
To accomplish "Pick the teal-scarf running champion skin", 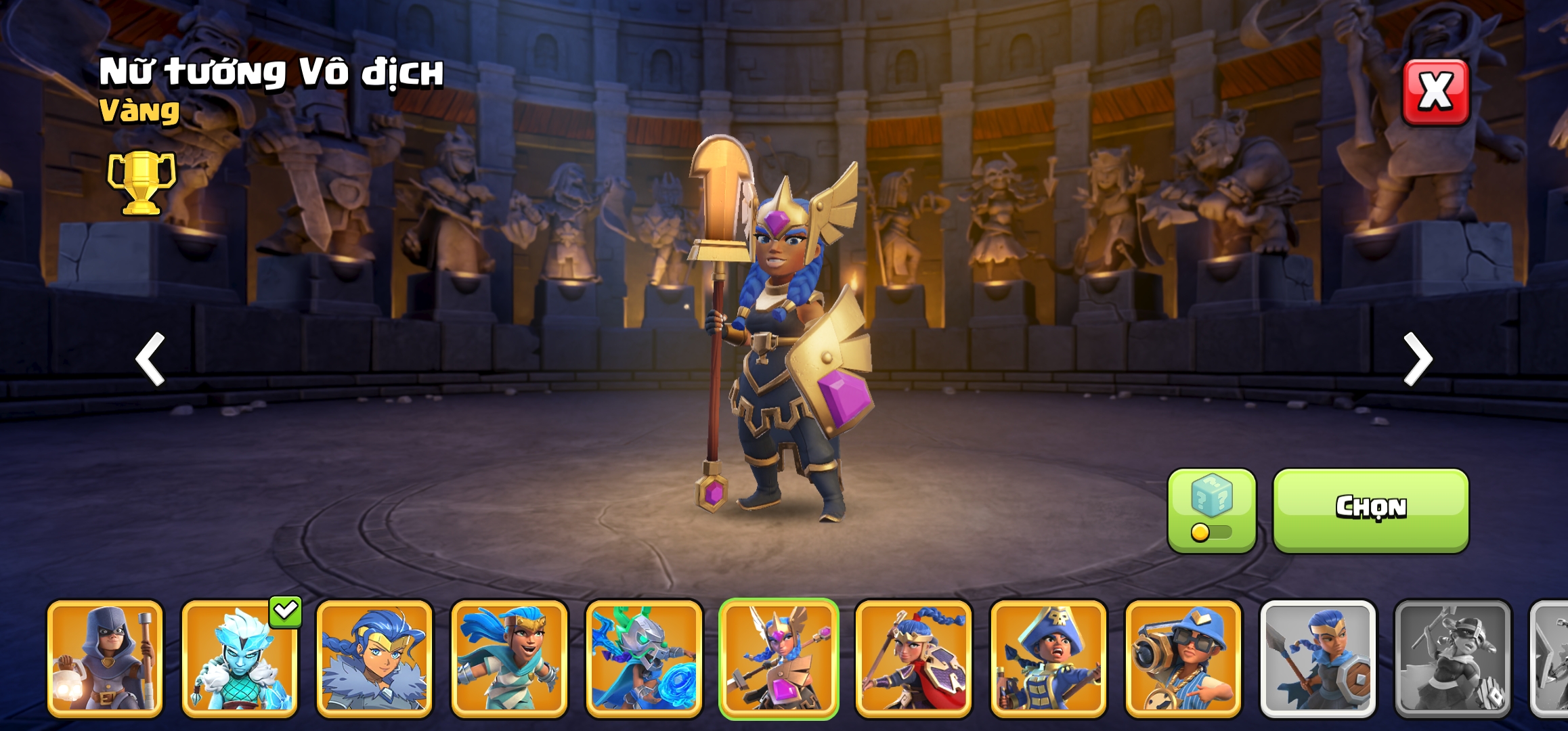I will [x=509, y=658].
